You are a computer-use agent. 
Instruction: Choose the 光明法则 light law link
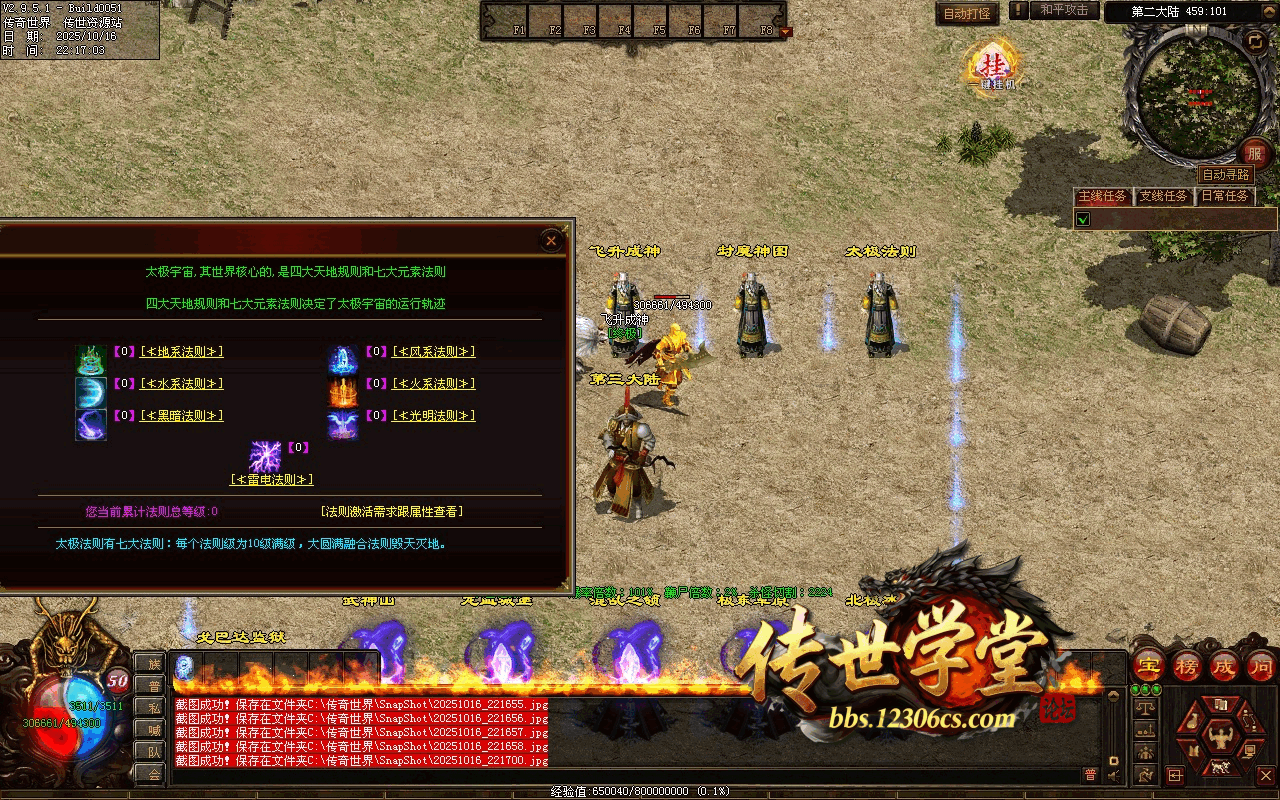click(x=433, y=416)
